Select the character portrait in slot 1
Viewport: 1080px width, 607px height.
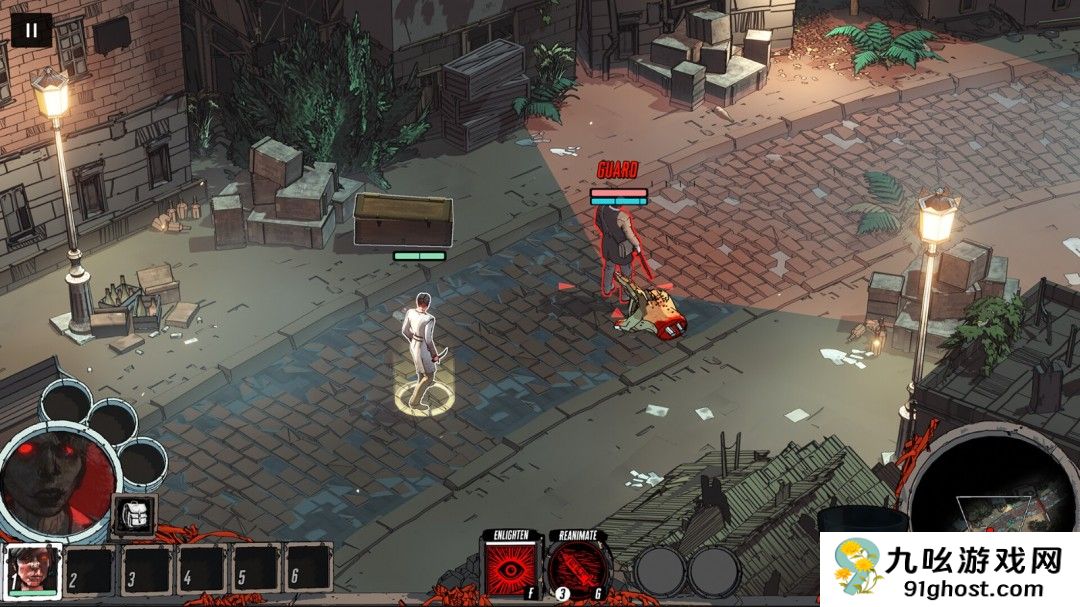34,571
